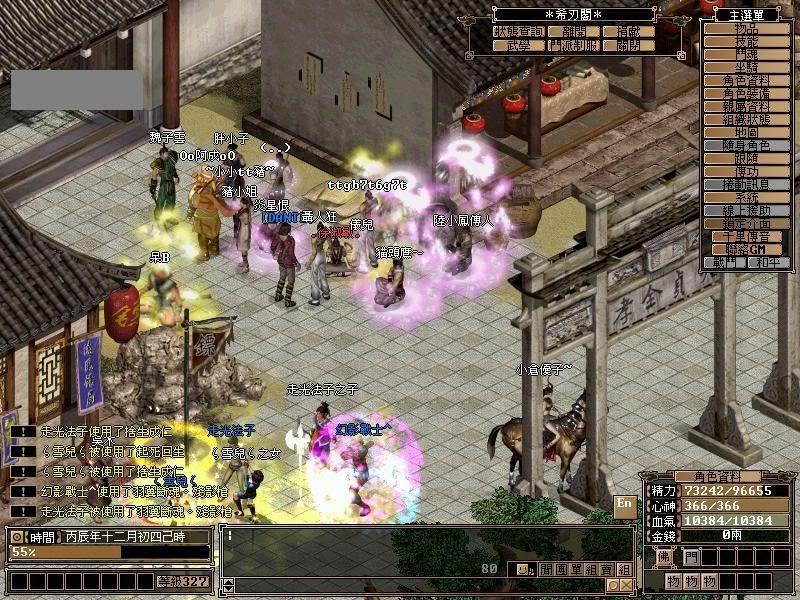Switch to 和平 peace mode
Viewport: 800px width, 600px height.
[x=767, y=263]
